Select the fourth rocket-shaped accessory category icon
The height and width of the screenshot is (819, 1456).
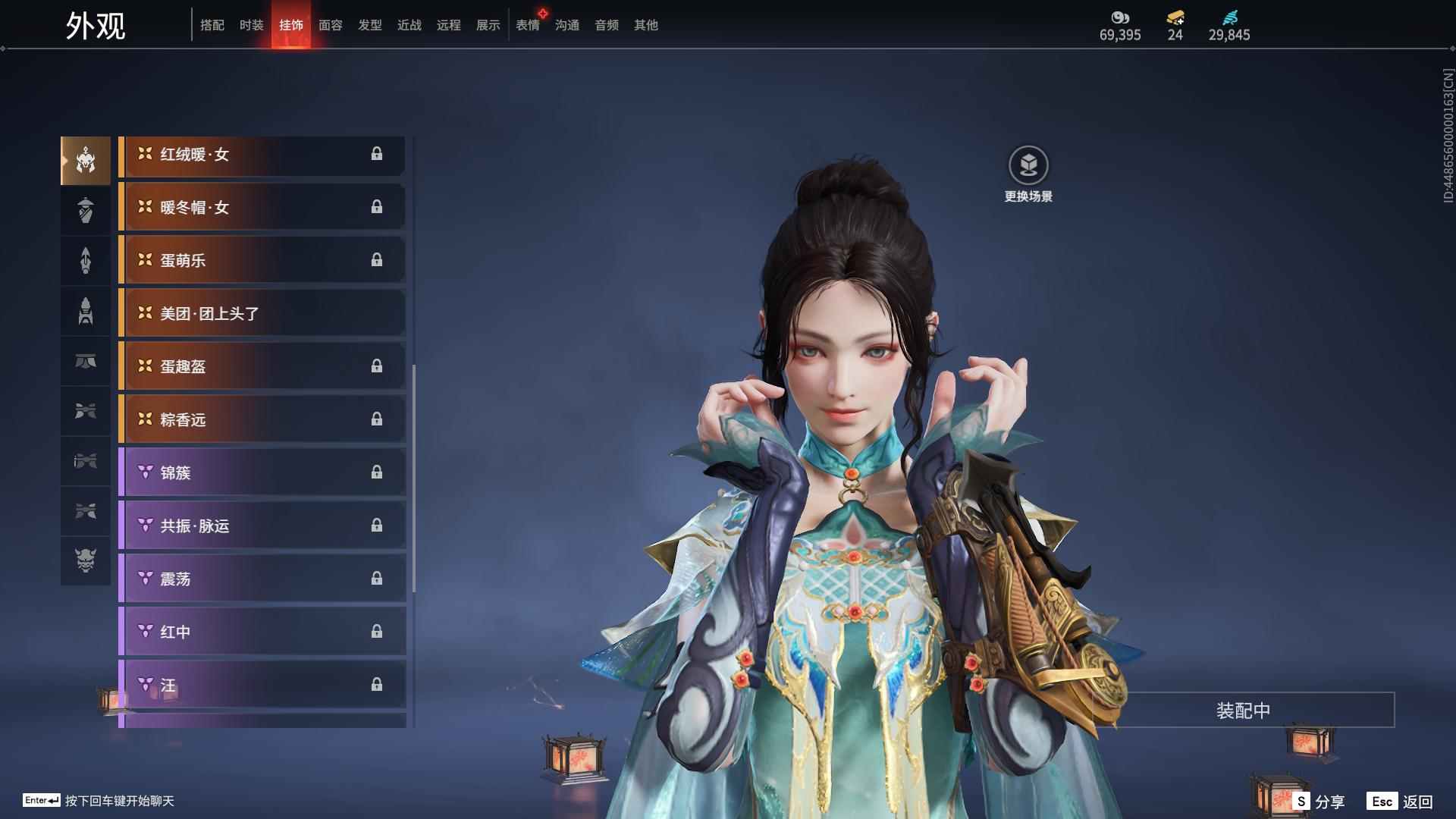(85, 311)
